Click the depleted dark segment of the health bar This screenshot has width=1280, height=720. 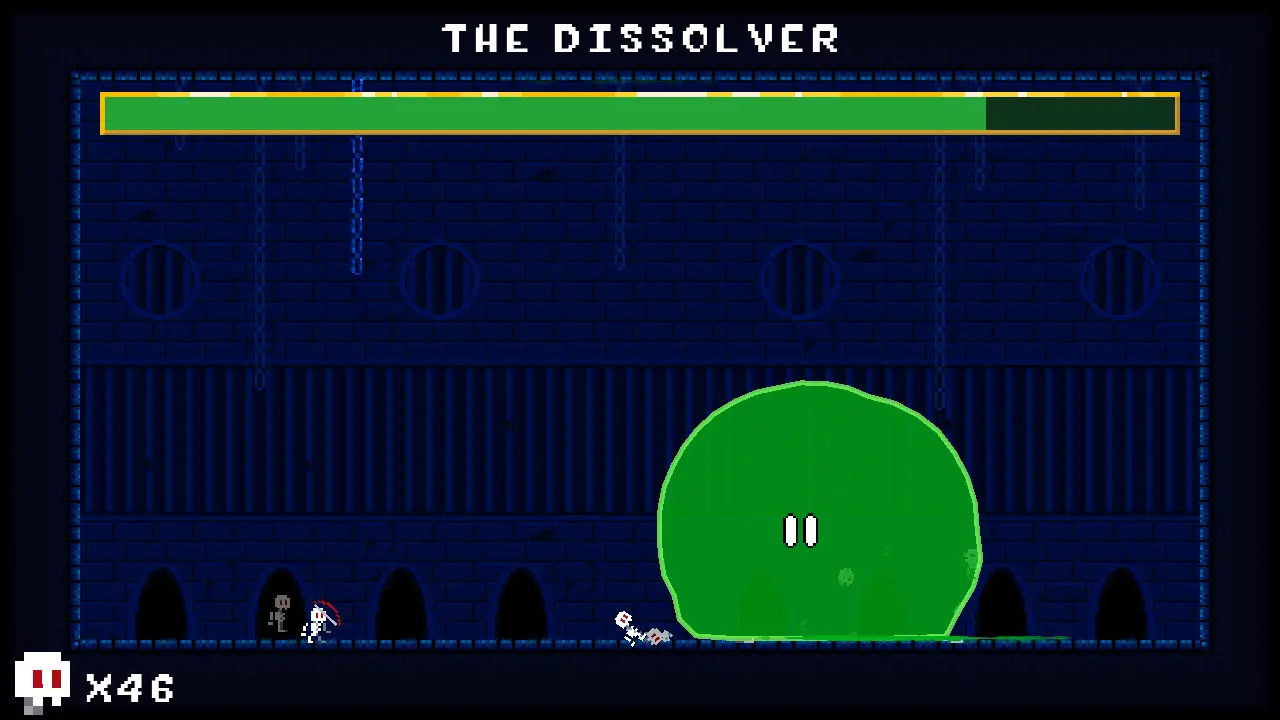1080,113
